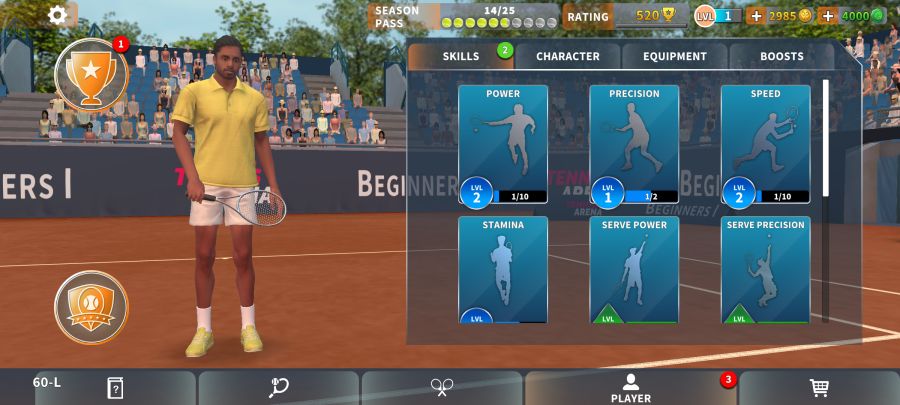Choose the Speed skill card
Screen dimensions: 900x405
click(765, 144)
